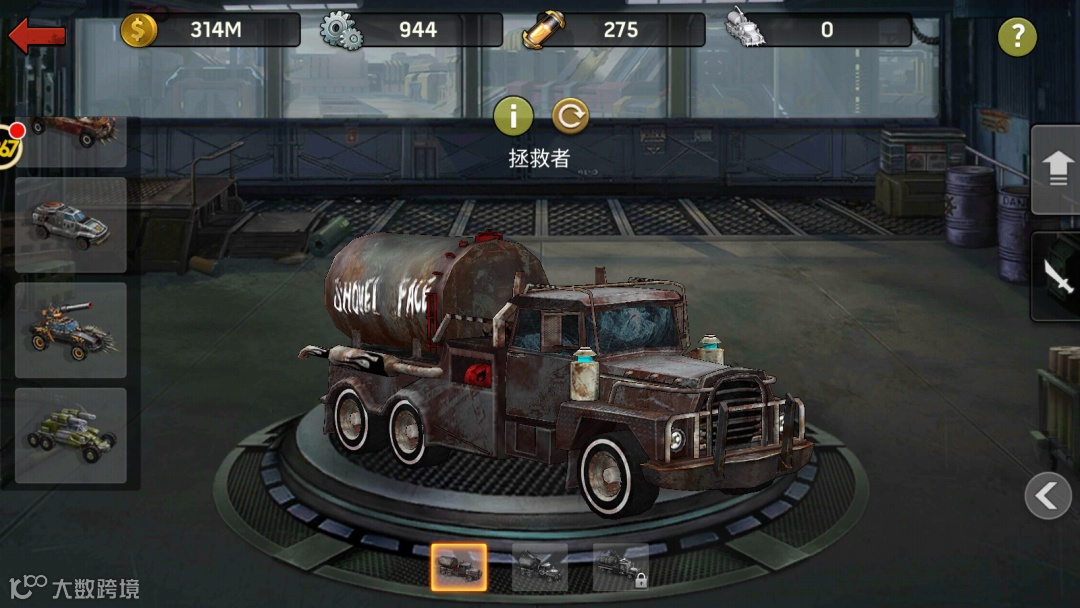Image resolution: width=1080 pixels, height=608 pixels.
Task: Select the locked truck variant
Action: click(620, 567)
